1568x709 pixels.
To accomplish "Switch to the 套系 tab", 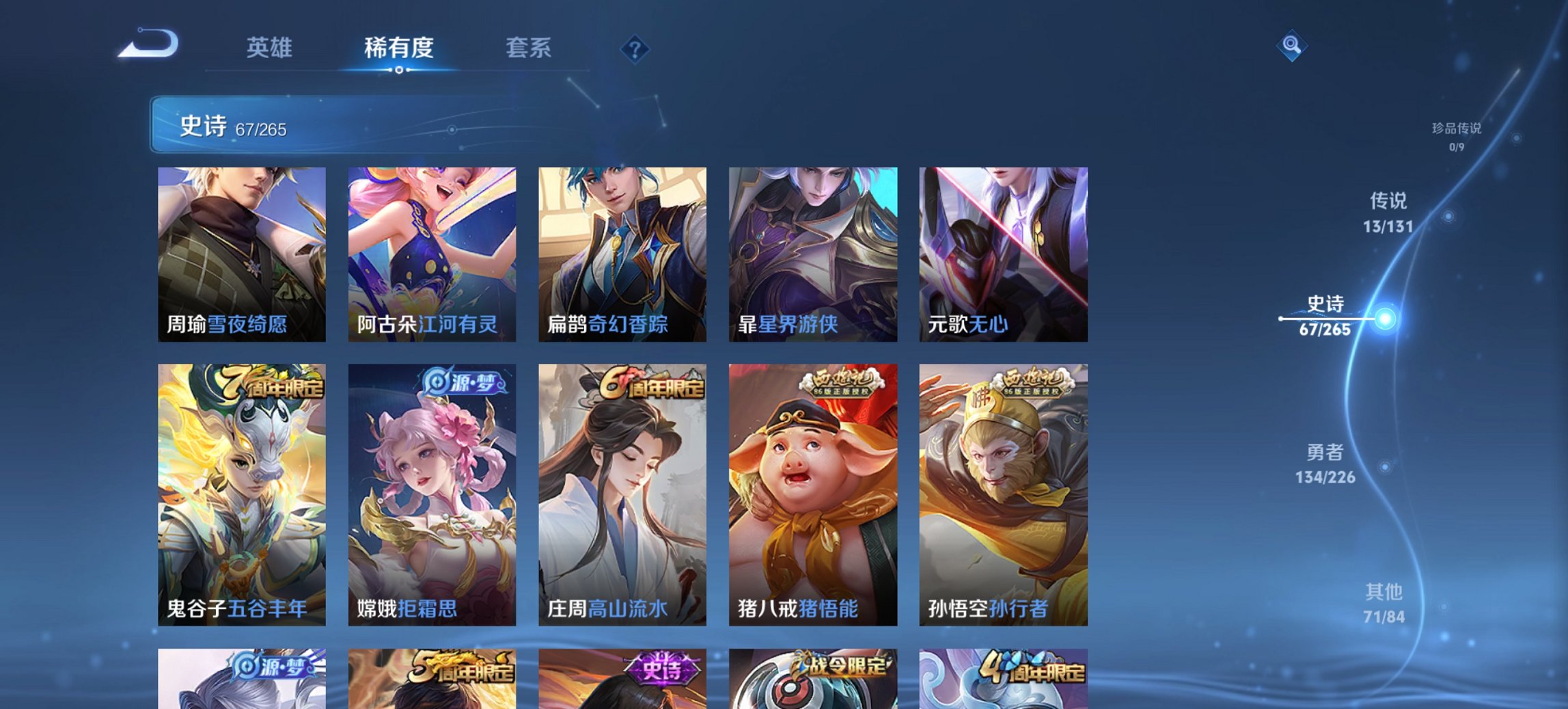I will pos(528,48).
